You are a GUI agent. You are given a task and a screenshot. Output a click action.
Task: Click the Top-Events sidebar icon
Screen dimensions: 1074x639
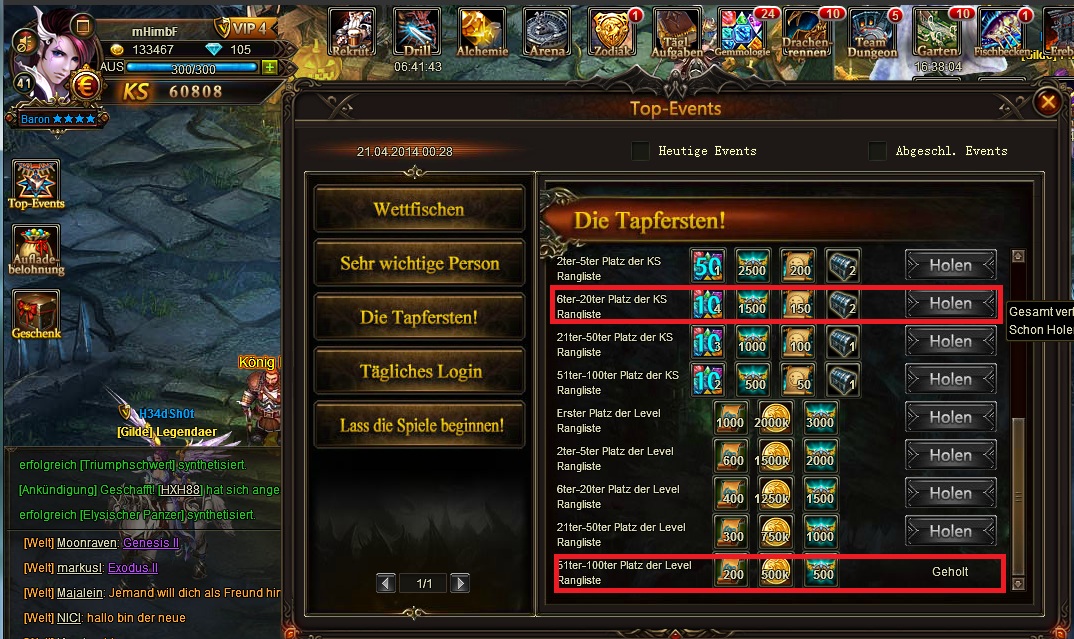[35, 183]
